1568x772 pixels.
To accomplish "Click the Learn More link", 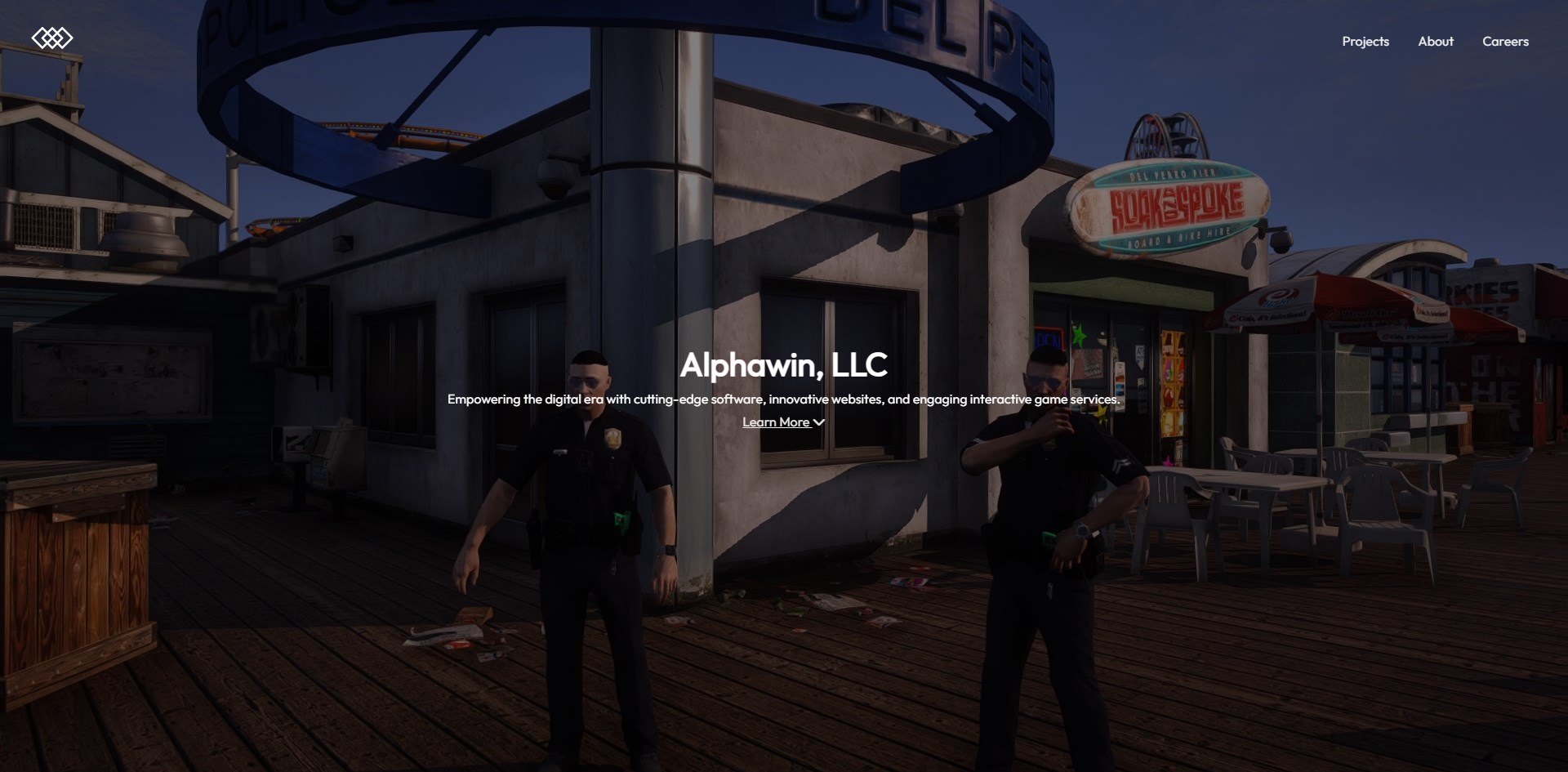I will click(776, 422).
